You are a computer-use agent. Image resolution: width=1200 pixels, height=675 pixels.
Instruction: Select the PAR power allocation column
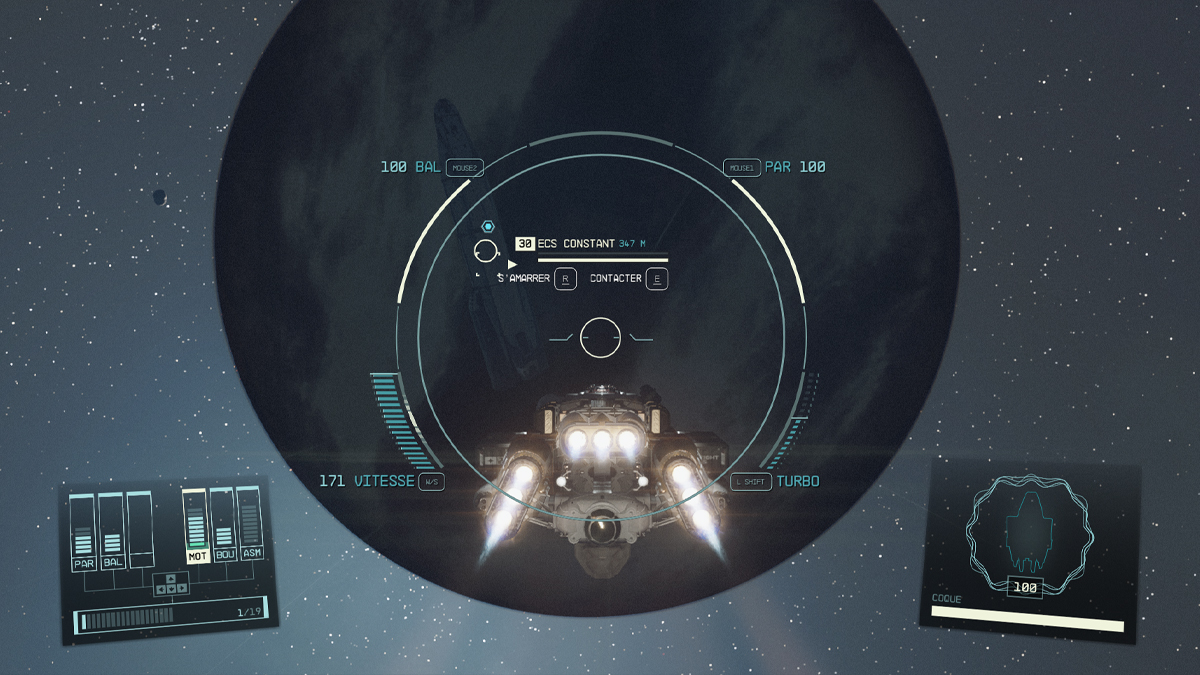click(83, 532)
